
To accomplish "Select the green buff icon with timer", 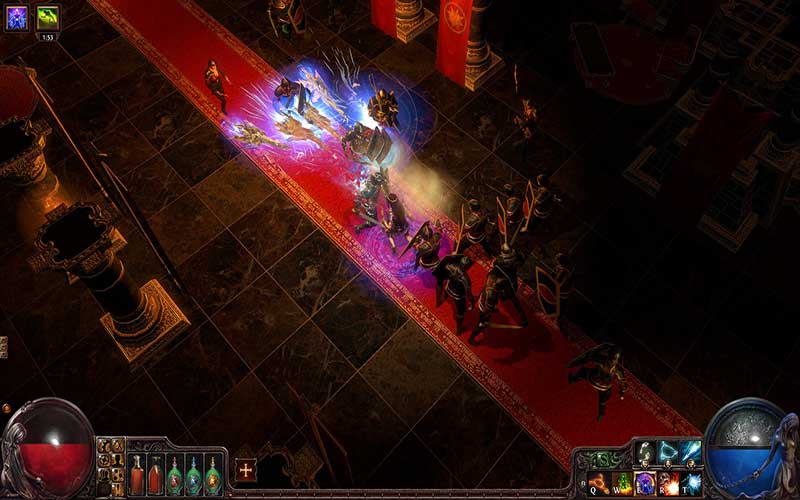I will click(47, 17).
